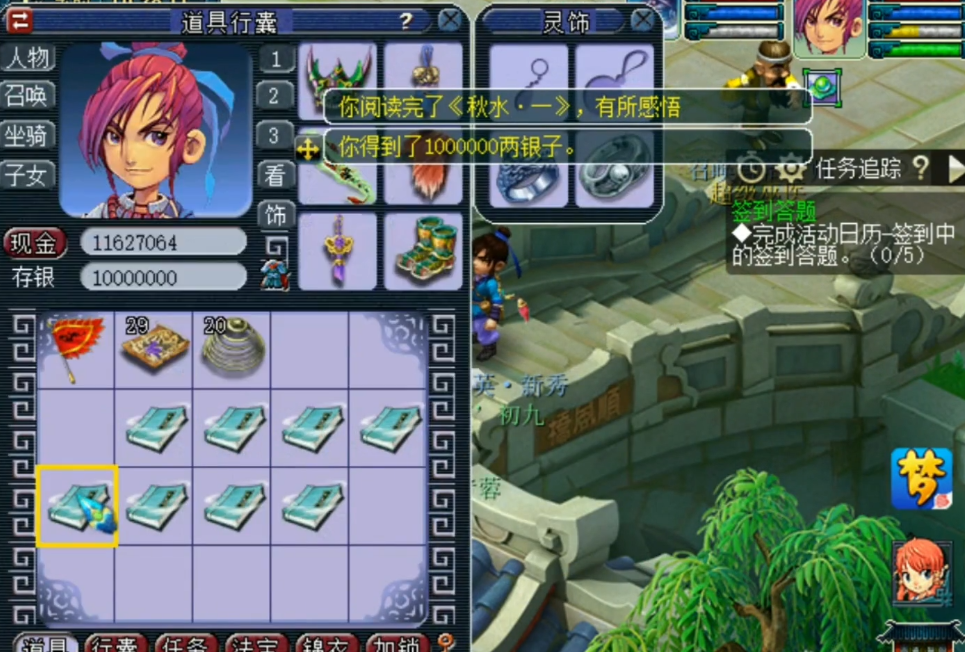The image size is (965, 652).
Task: Select the coiled item stack showing 20
Action: click(232, 345)
